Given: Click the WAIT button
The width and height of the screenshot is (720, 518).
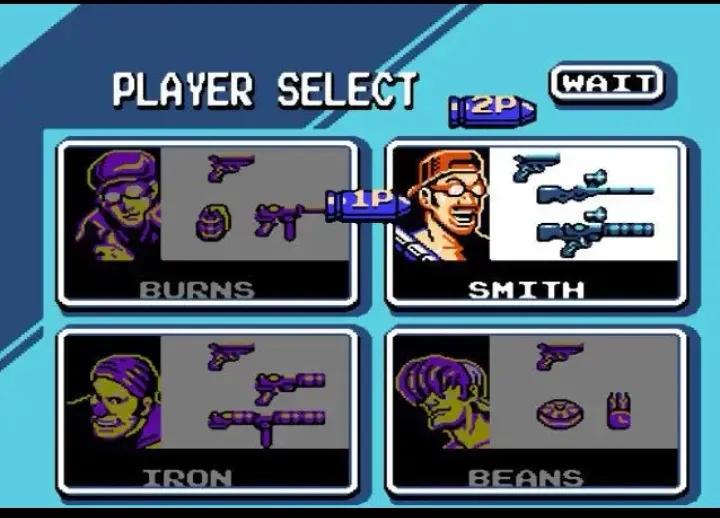Looking at the screenshot, I should click(x=605, y=84).
